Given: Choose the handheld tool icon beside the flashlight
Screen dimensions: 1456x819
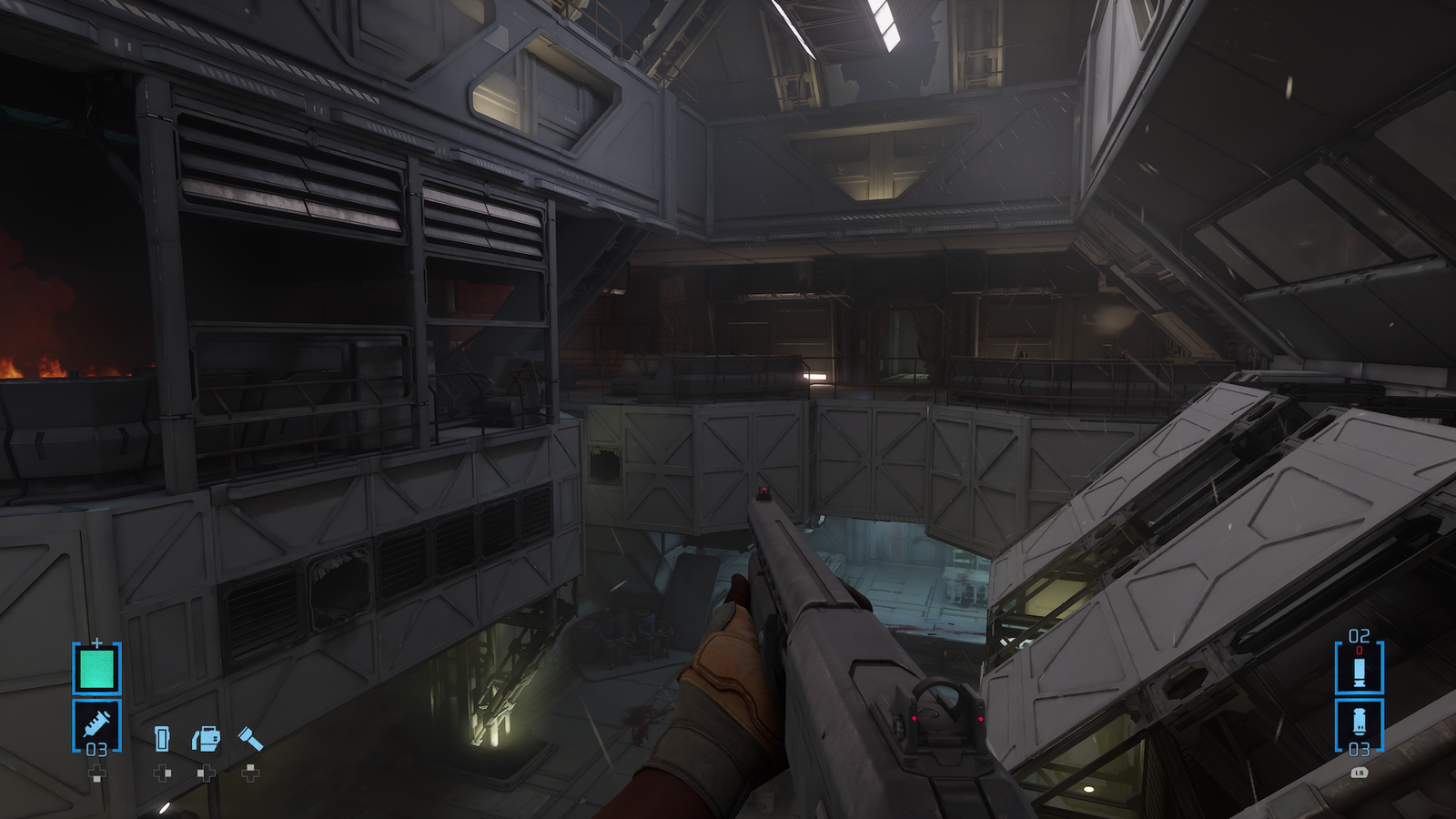Looking at the screenshot, I should click(x=207, y=738).
